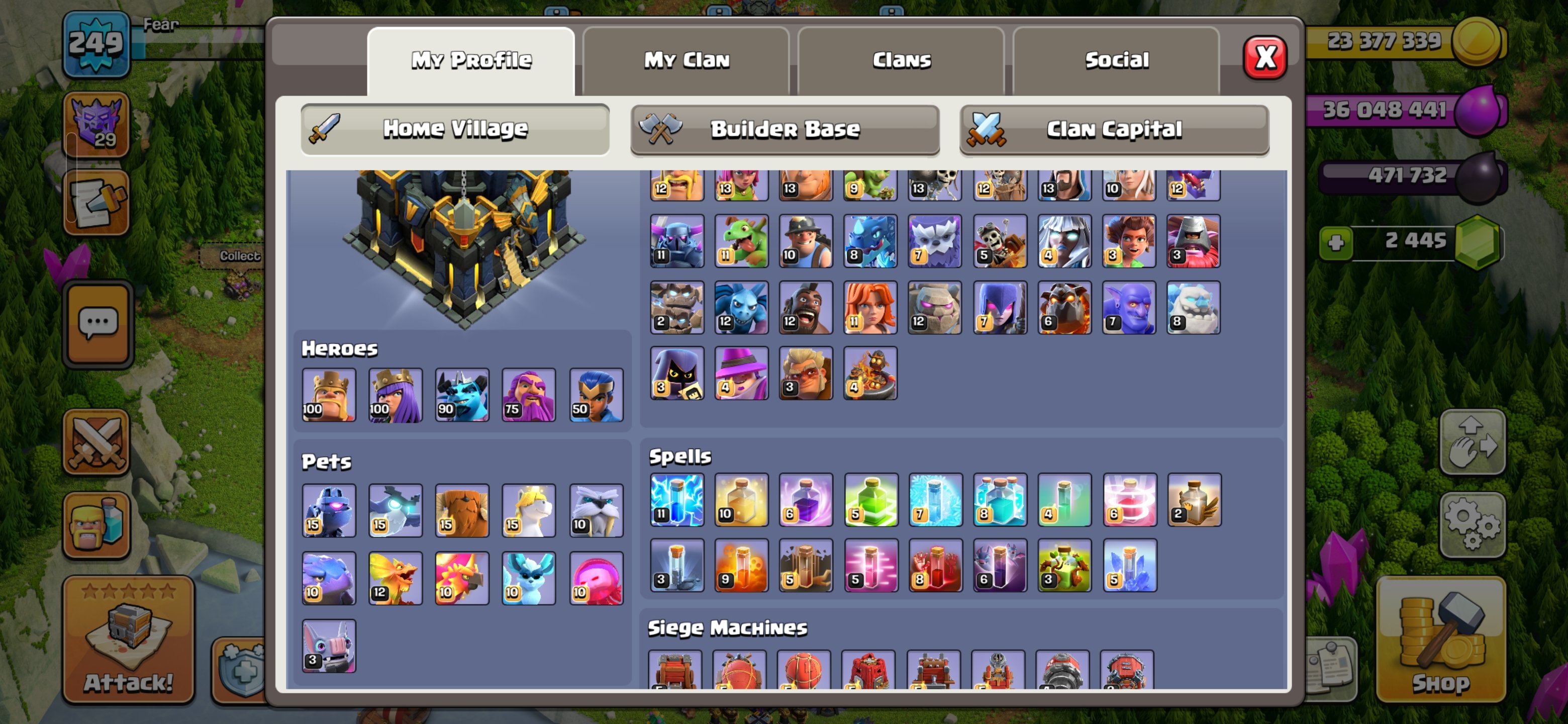This screenshot has width=1568, height=724.
Task: Open the in-game chat panel
Action: point(97,322)
